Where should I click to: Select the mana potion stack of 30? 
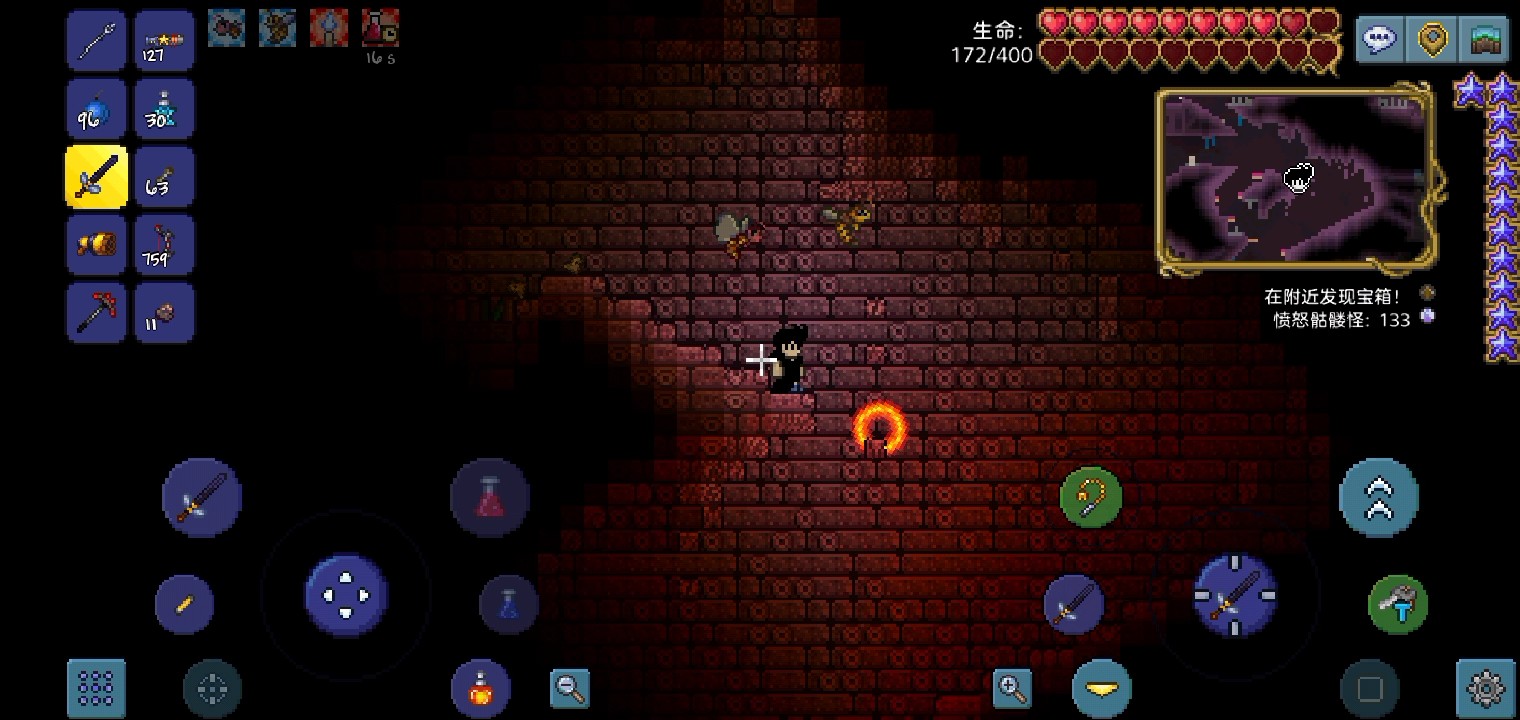tap(164, 110)
